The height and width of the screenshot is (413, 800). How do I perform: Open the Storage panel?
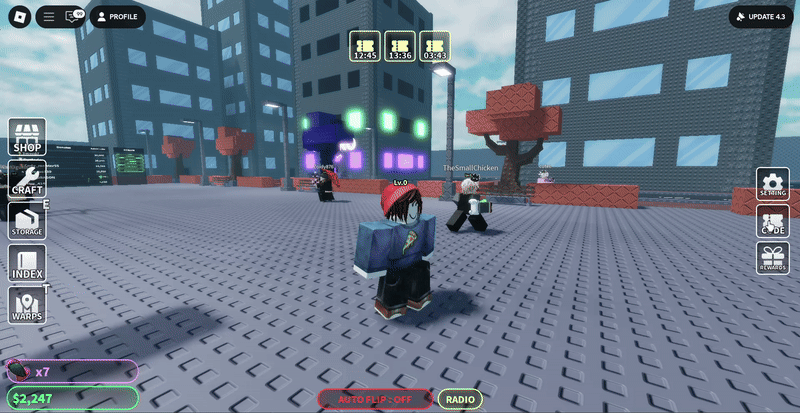tap(29, 221)
